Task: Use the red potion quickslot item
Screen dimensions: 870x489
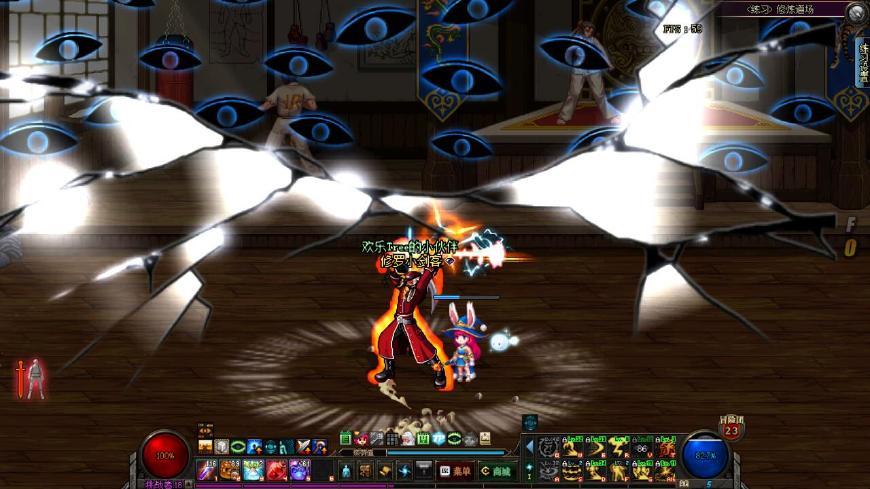Action: [277, 469]
